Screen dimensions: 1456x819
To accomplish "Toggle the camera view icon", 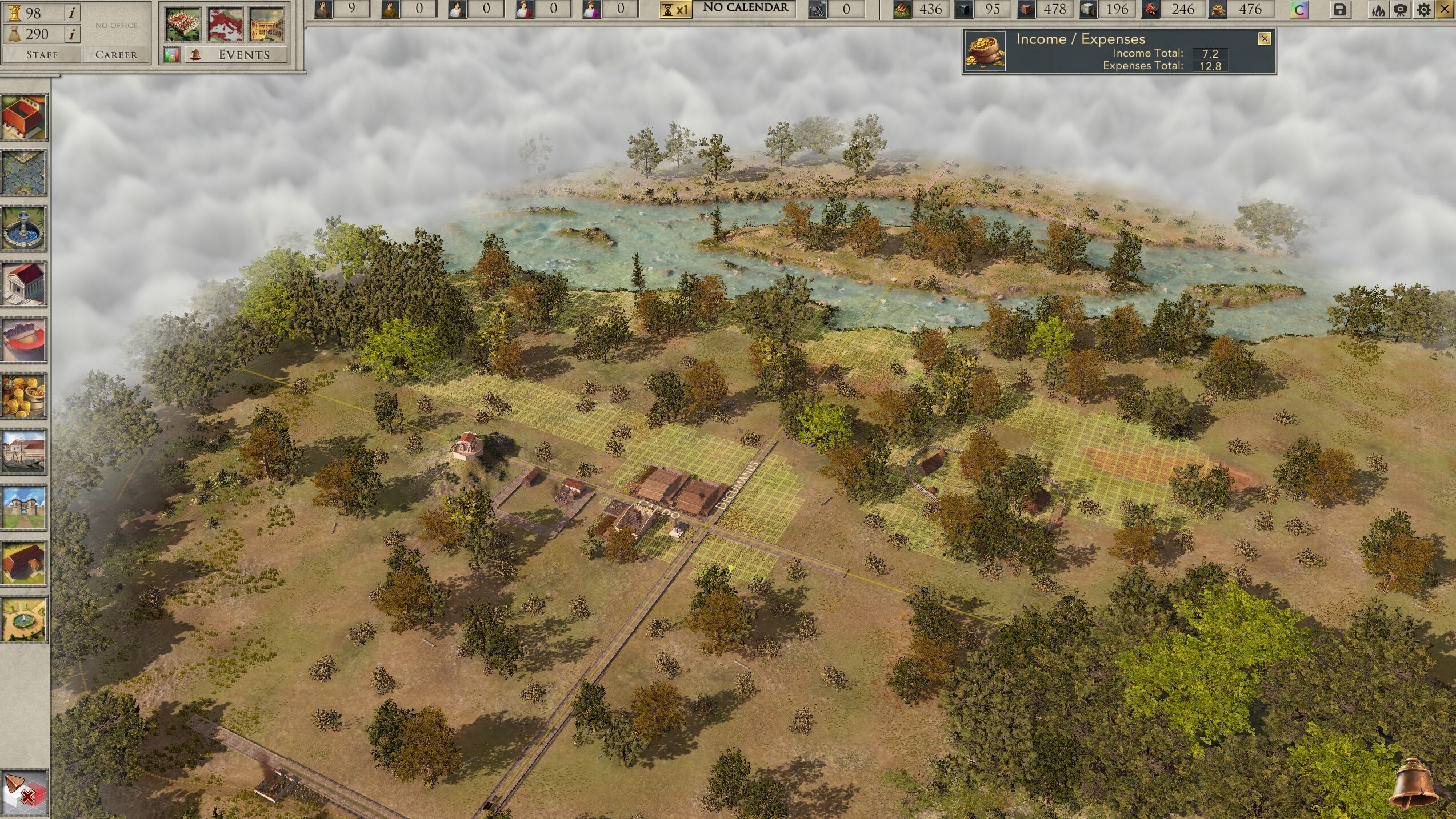I will click(x=1401, y=10).
